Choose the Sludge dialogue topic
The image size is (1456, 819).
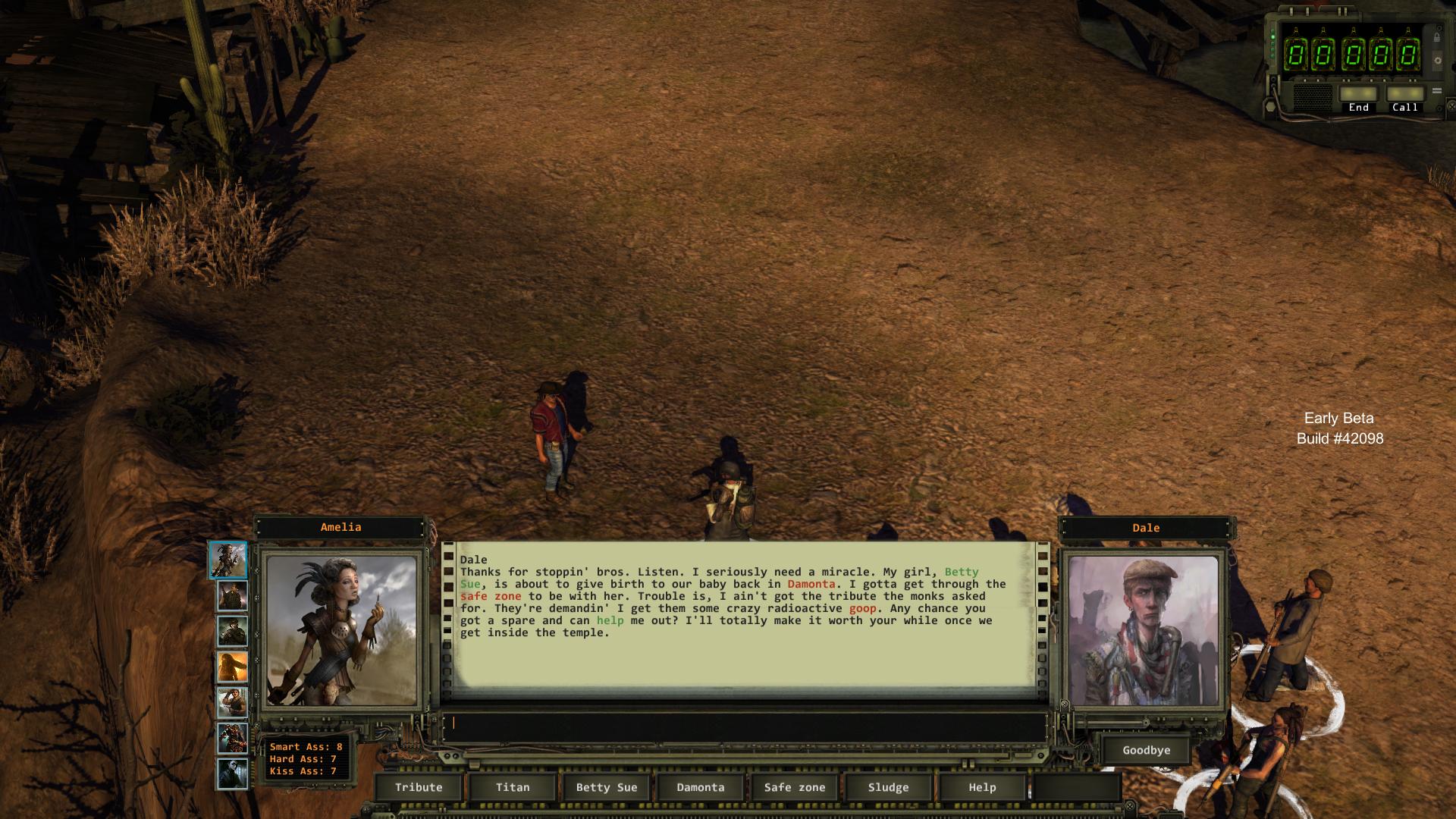888,787
